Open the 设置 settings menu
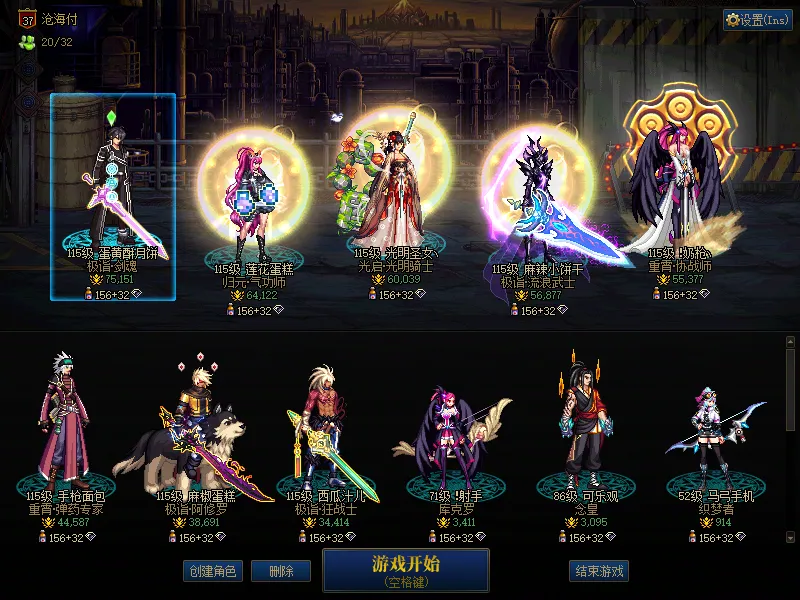 758,20
